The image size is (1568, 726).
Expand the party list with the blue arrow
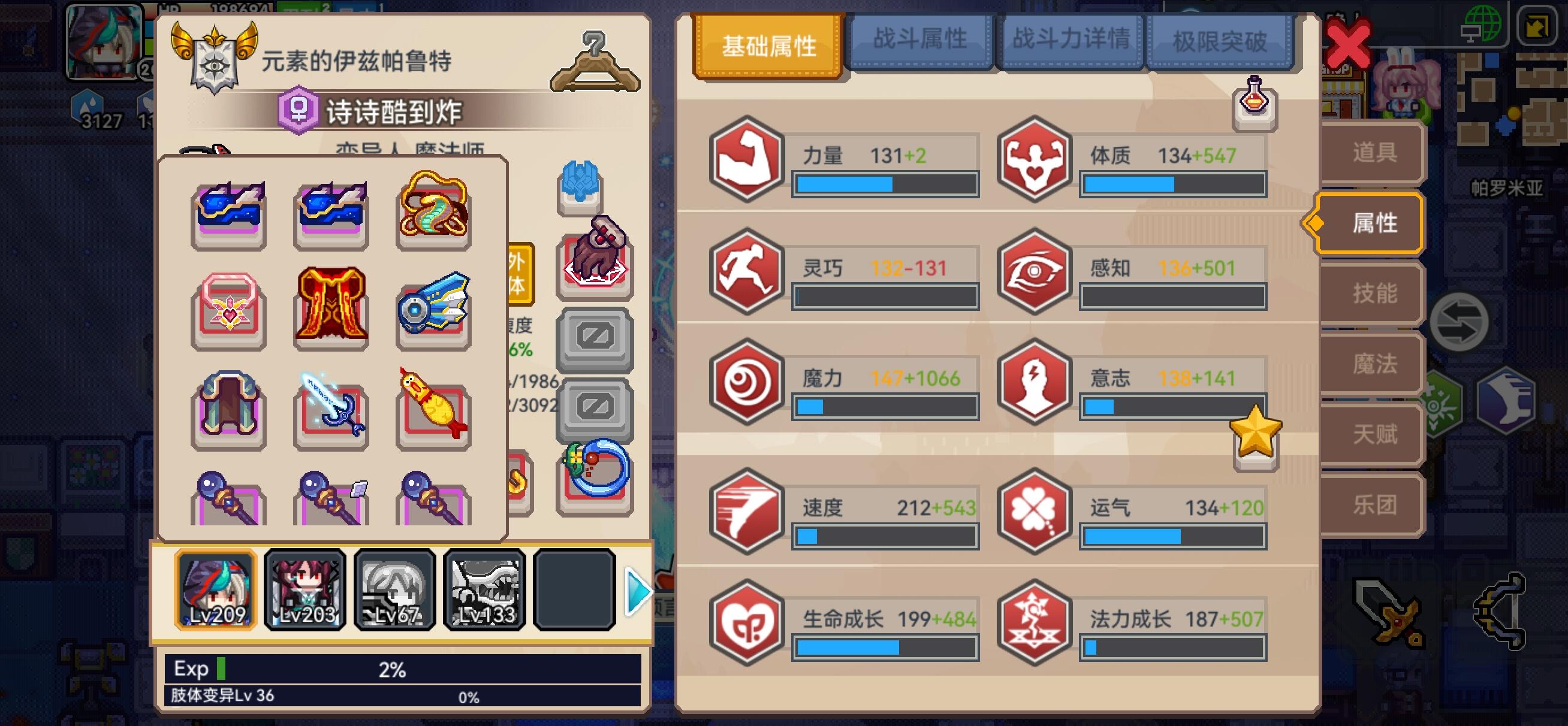[x=635, y=589]
